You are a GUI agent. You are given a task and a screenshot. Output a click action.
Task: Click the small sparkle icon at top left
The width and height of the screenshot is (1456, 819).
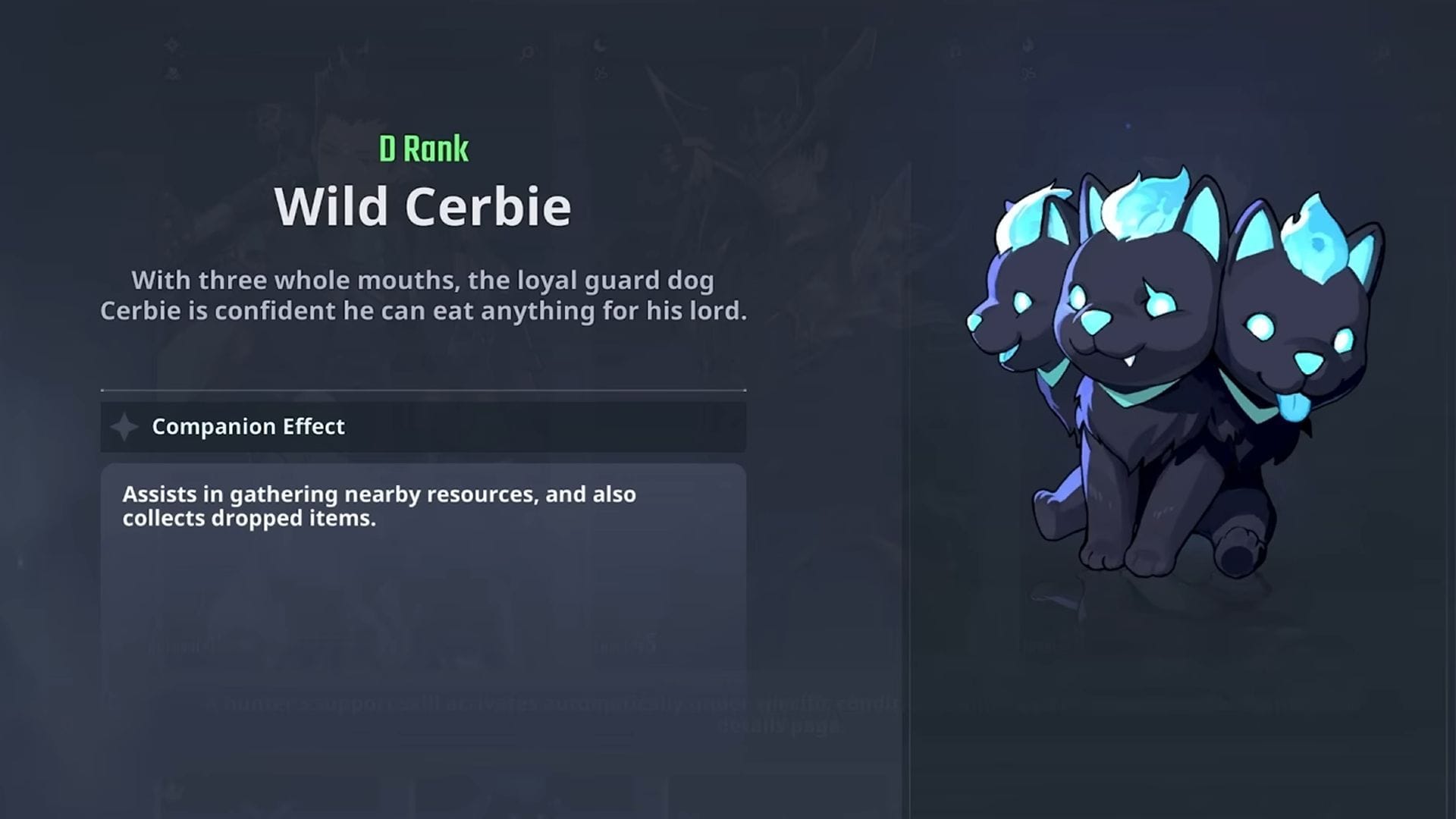[x=171, y=44]
